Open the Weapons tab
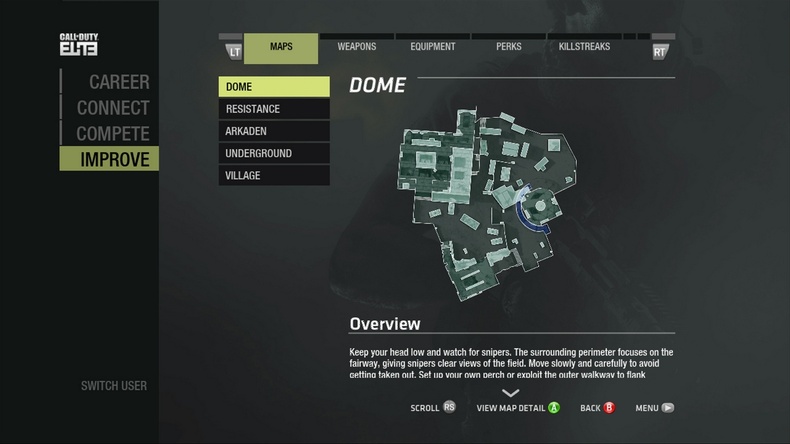Viewport: 790px width, 444px height. pos(357,47)
